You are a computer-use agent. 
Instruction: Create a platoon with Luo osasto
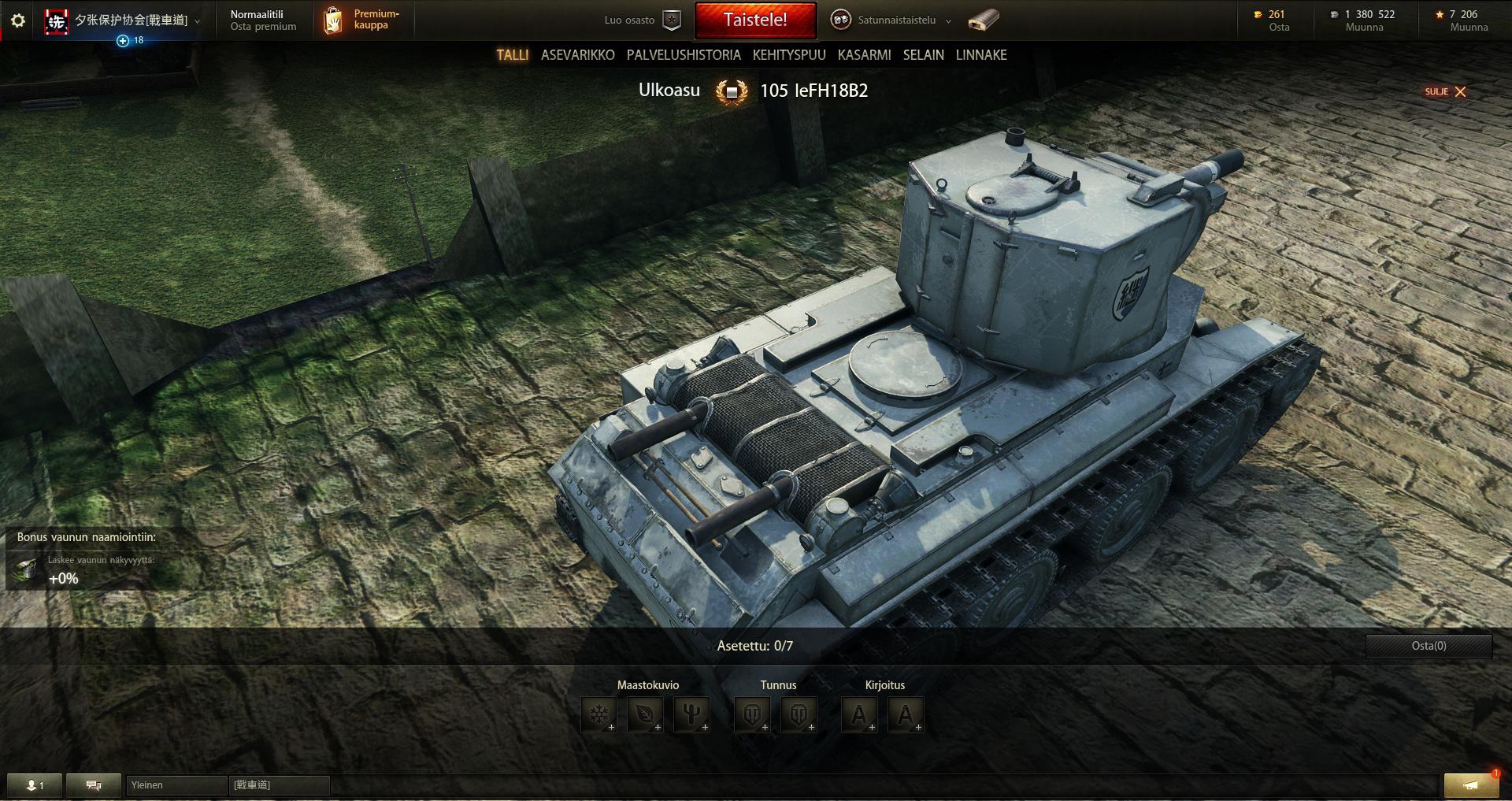[x=641, y=20]
